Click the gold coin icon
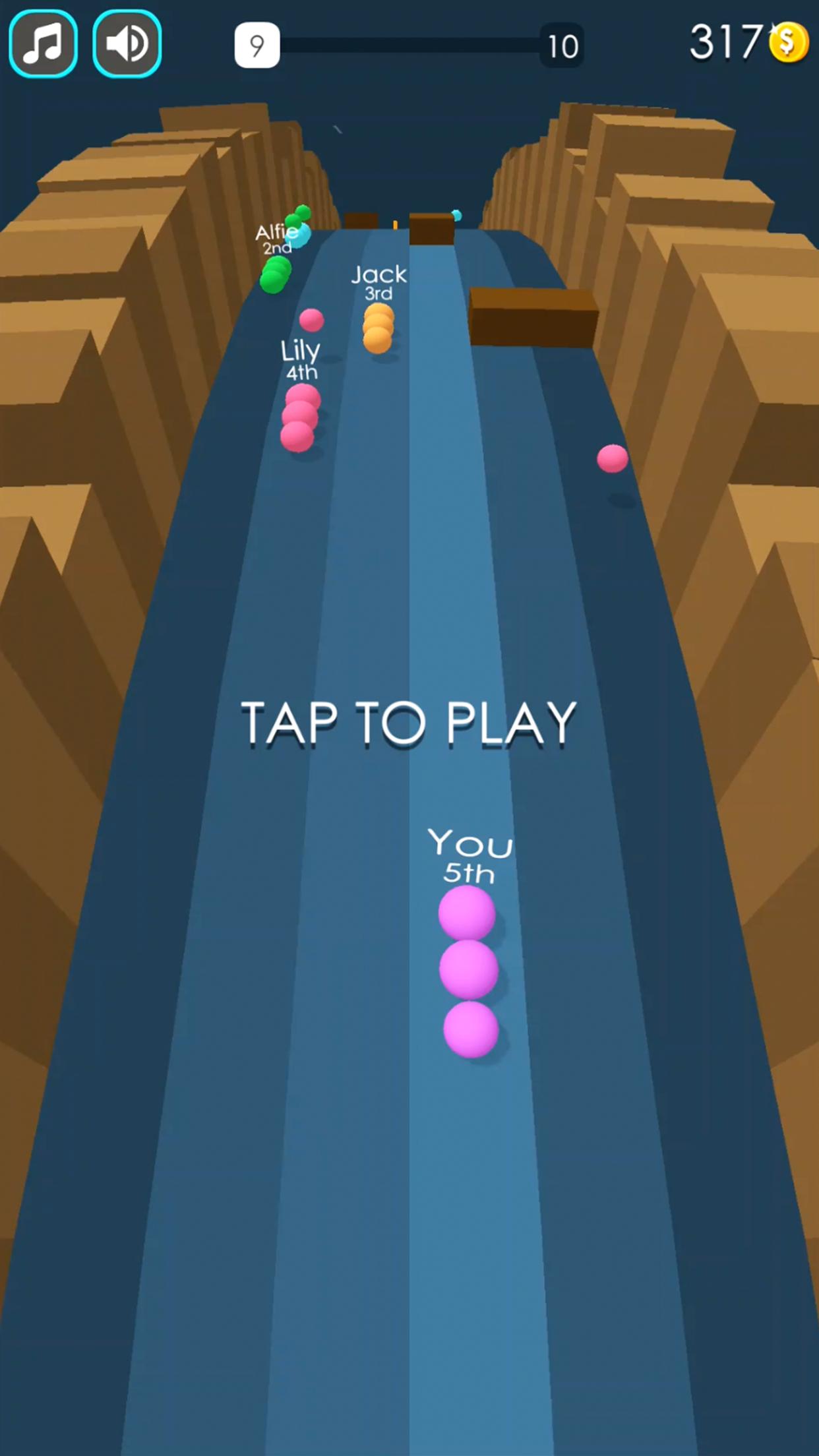Viewport: 819px width, 1456px height. (788, 43)
